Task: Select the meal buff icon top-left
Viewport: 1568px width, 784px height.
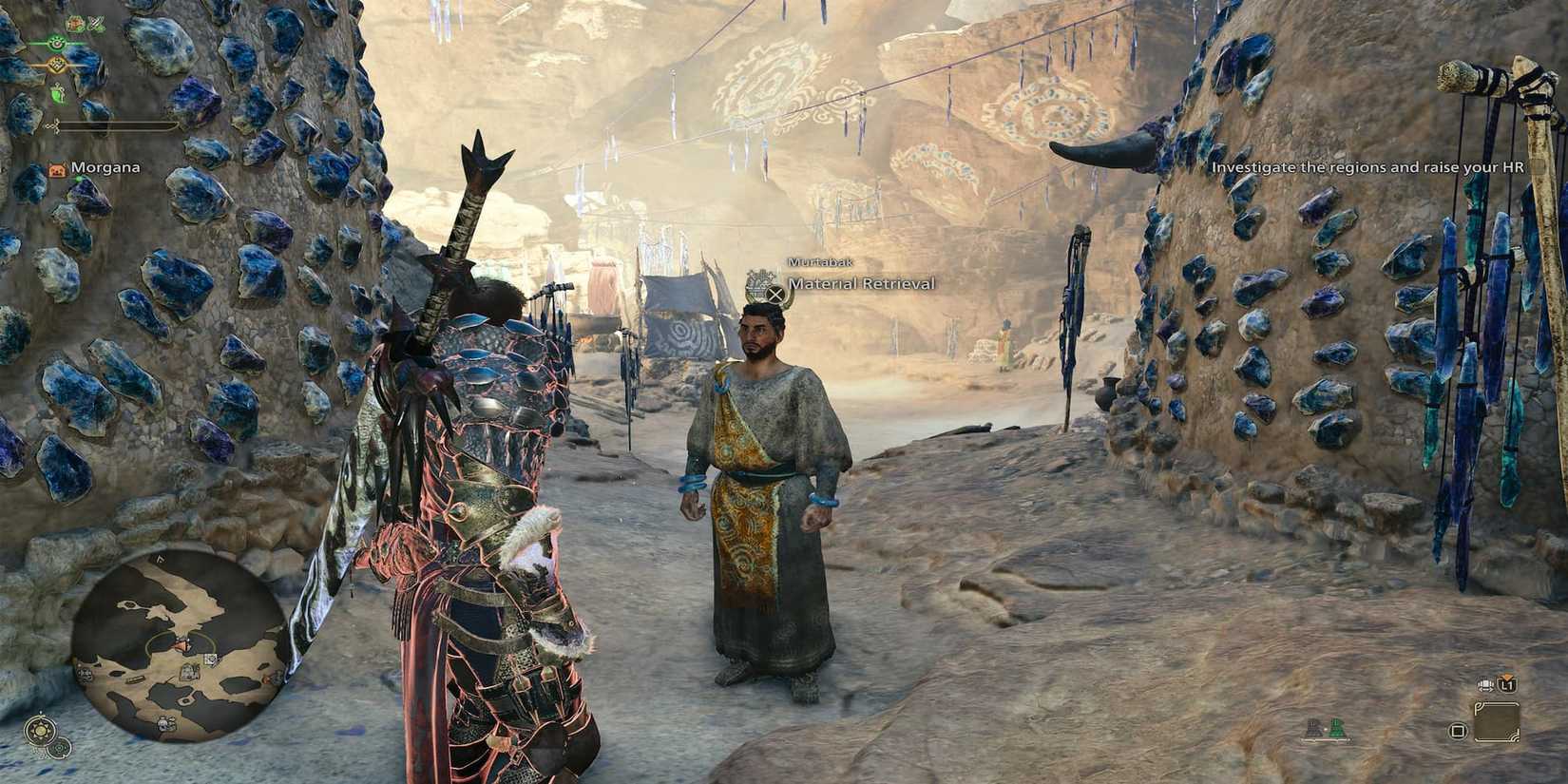Action: pyautogui.click(x=74, y=23)
